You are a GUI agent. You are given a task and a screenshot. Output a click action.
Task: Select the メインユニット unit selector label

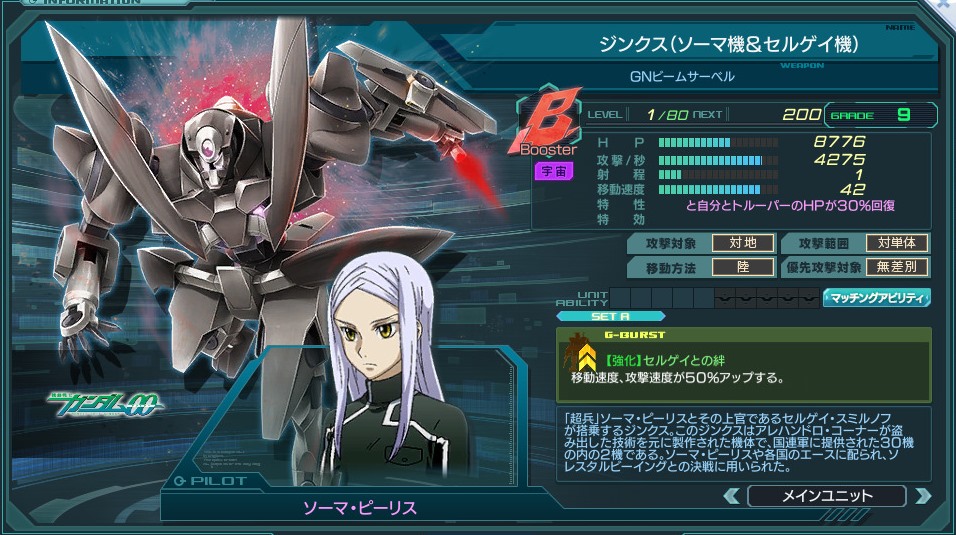(826, 496)
